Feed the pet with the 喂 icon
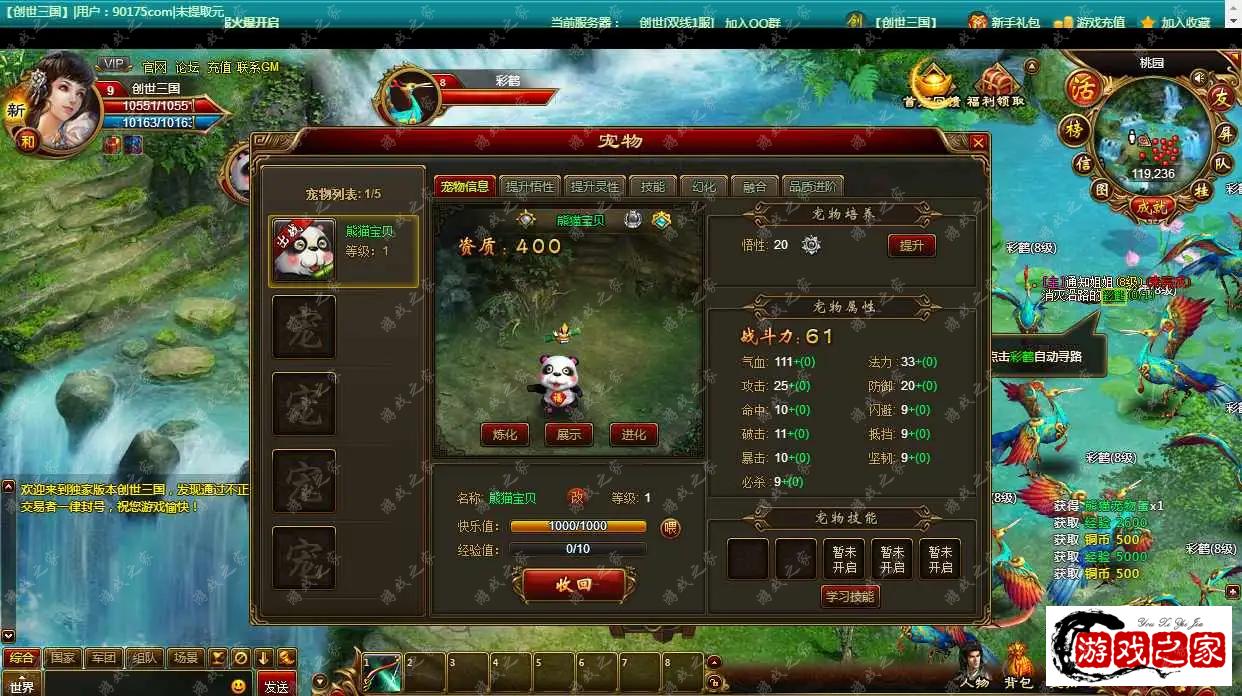Screen dimensions: 1242x696 670,527
